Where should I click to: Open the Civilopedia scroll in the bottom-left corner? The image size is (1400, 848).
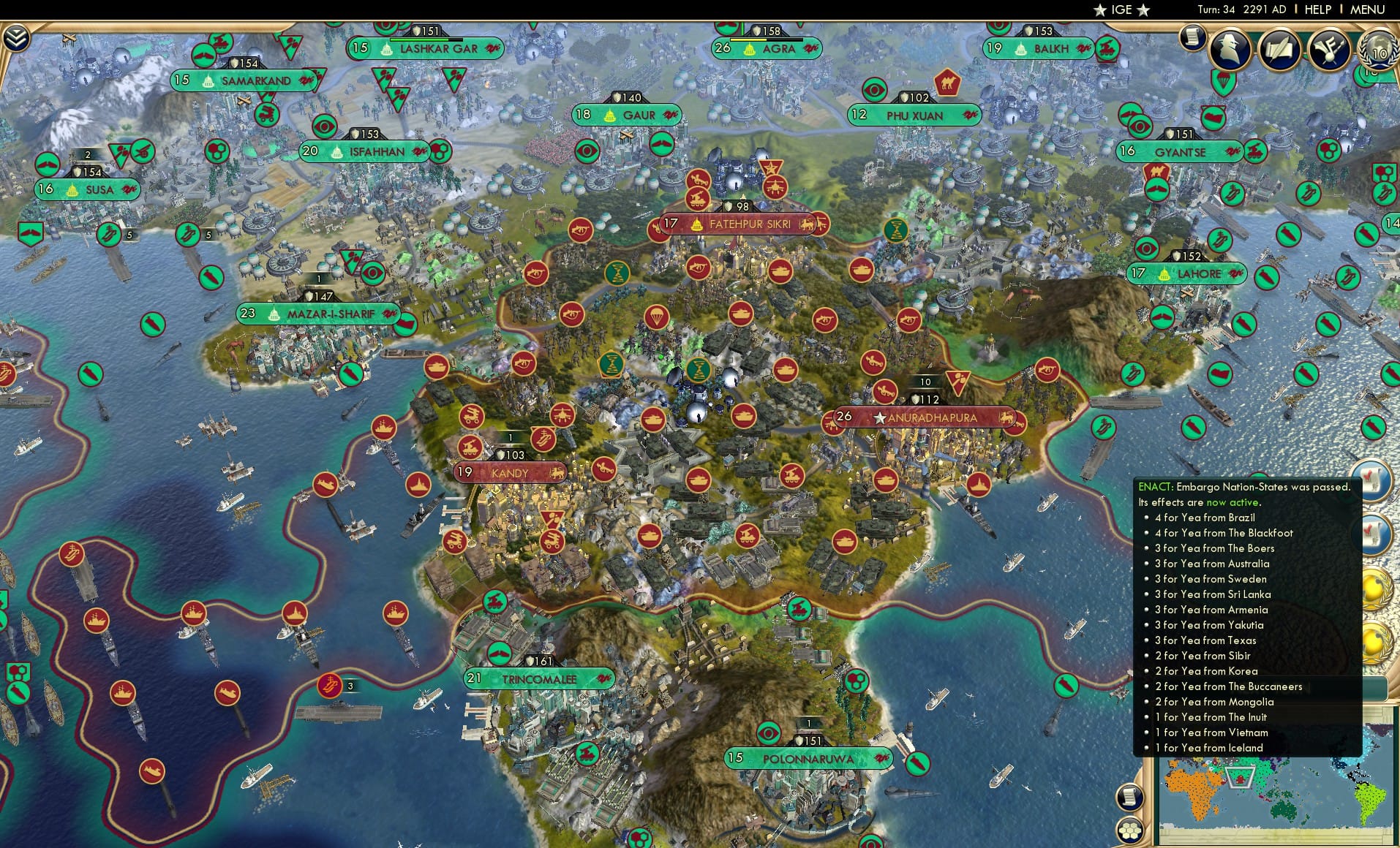(x=1129, y=797)
